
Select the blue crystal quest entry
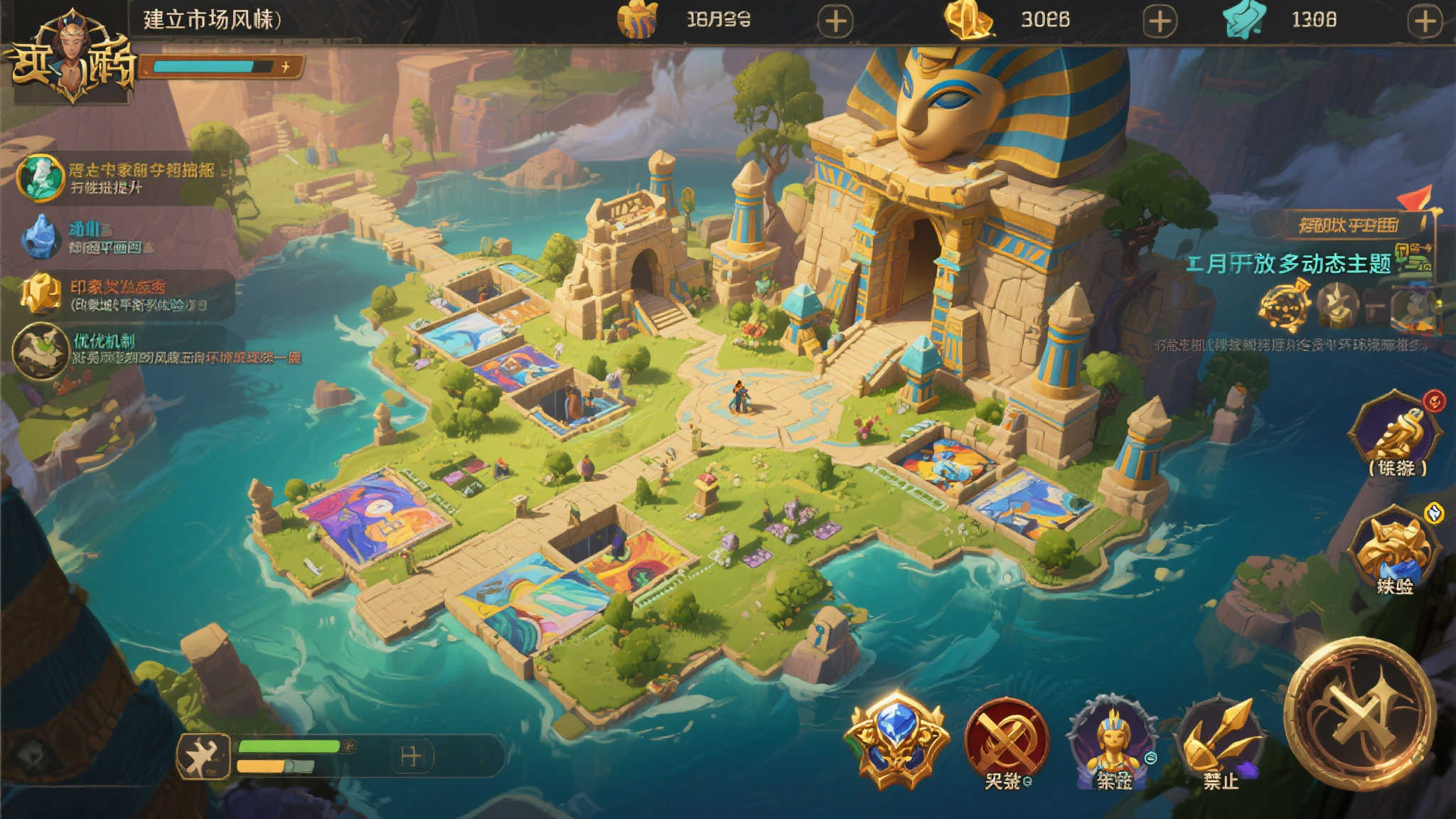[40, 237]
